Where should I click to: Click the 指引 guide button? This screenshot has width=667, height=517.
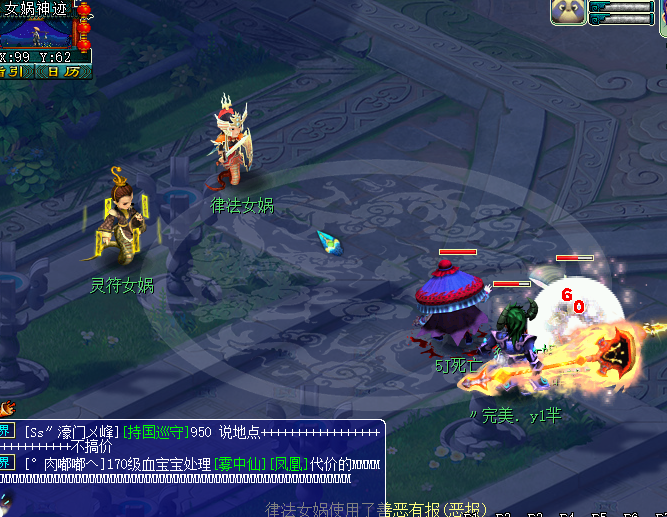[14, 71]
